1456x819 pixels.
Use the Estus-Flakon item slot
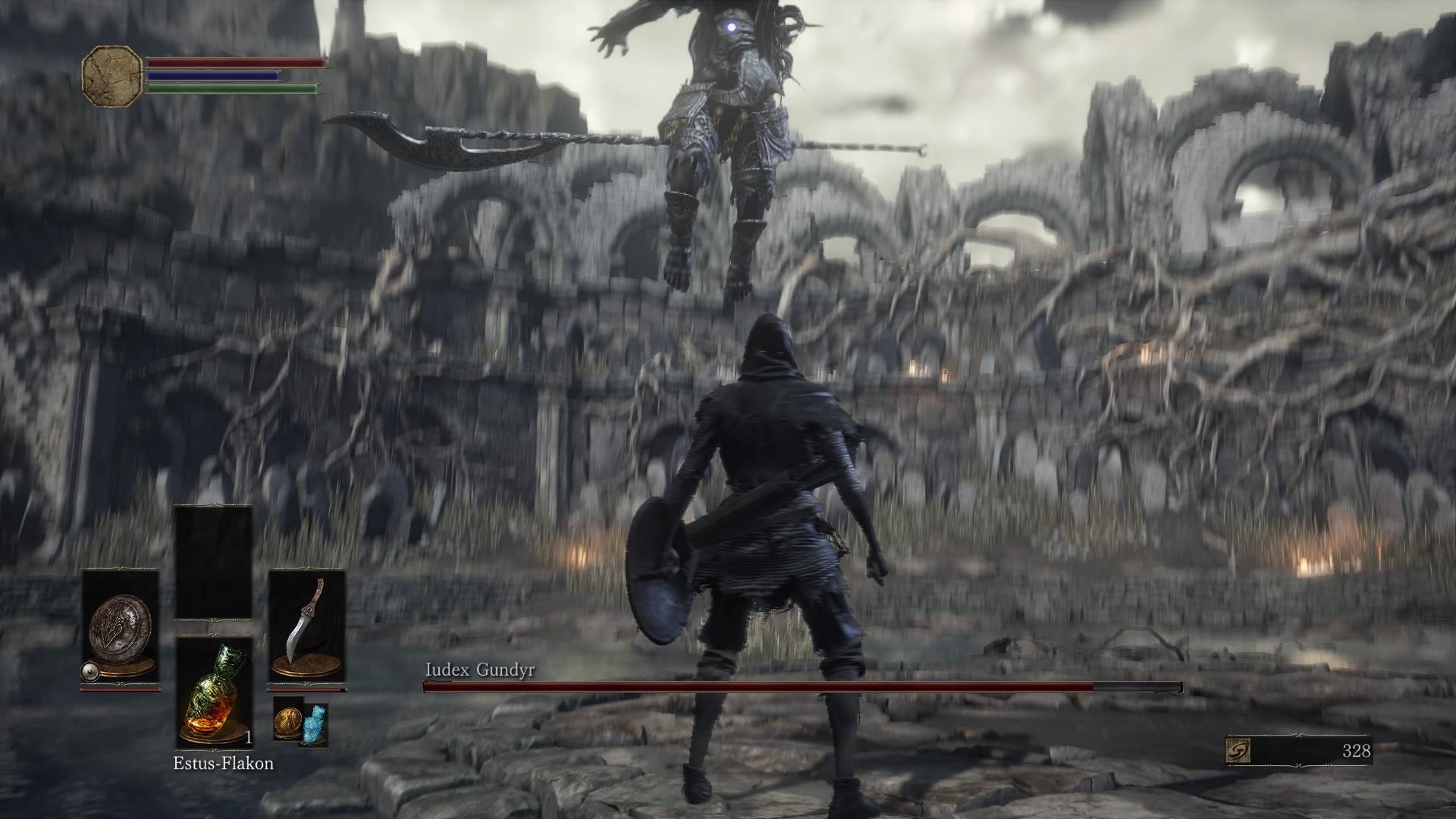213,692
